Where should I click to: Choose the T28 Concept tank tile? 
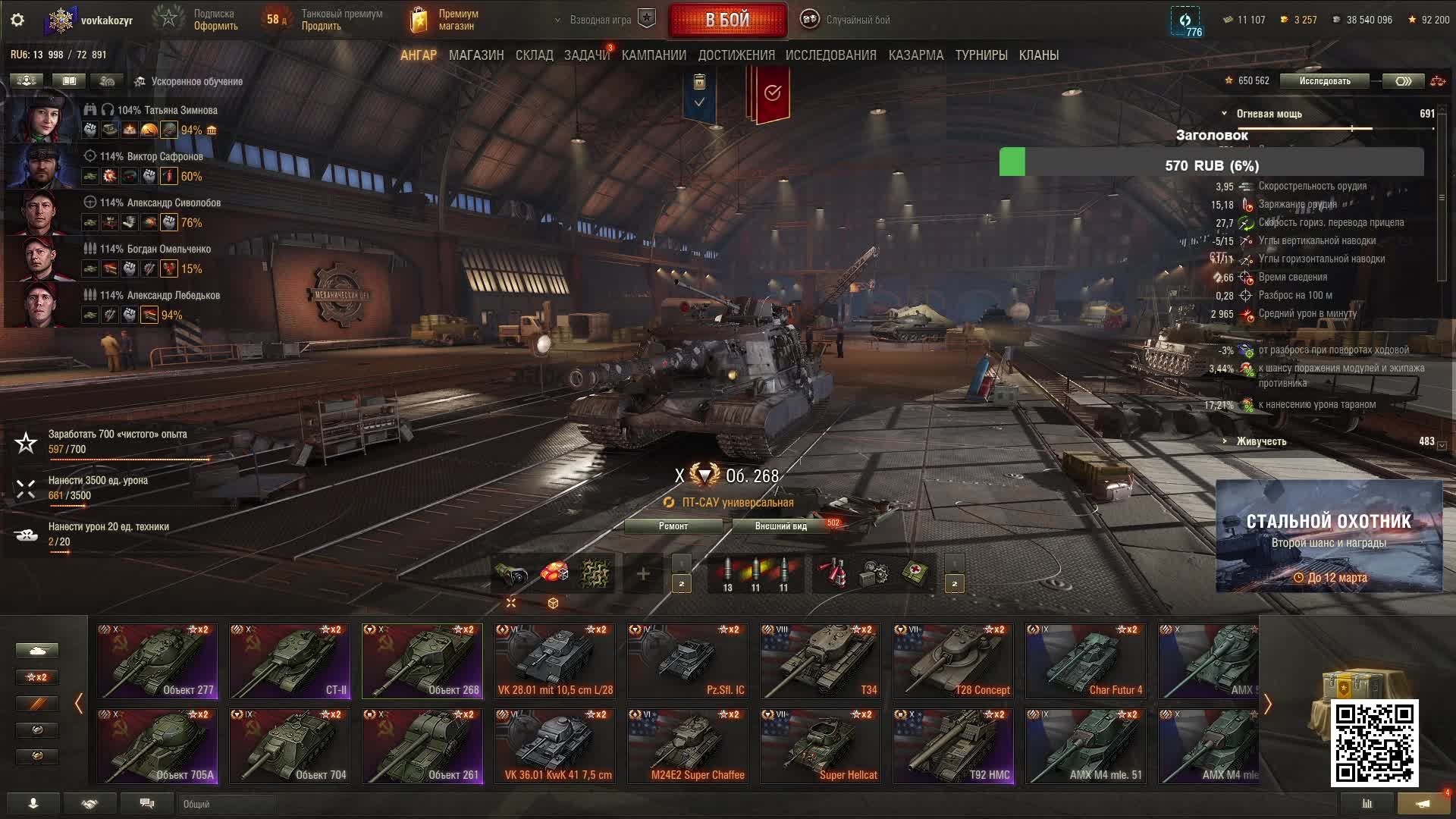(x=953, y=661)
